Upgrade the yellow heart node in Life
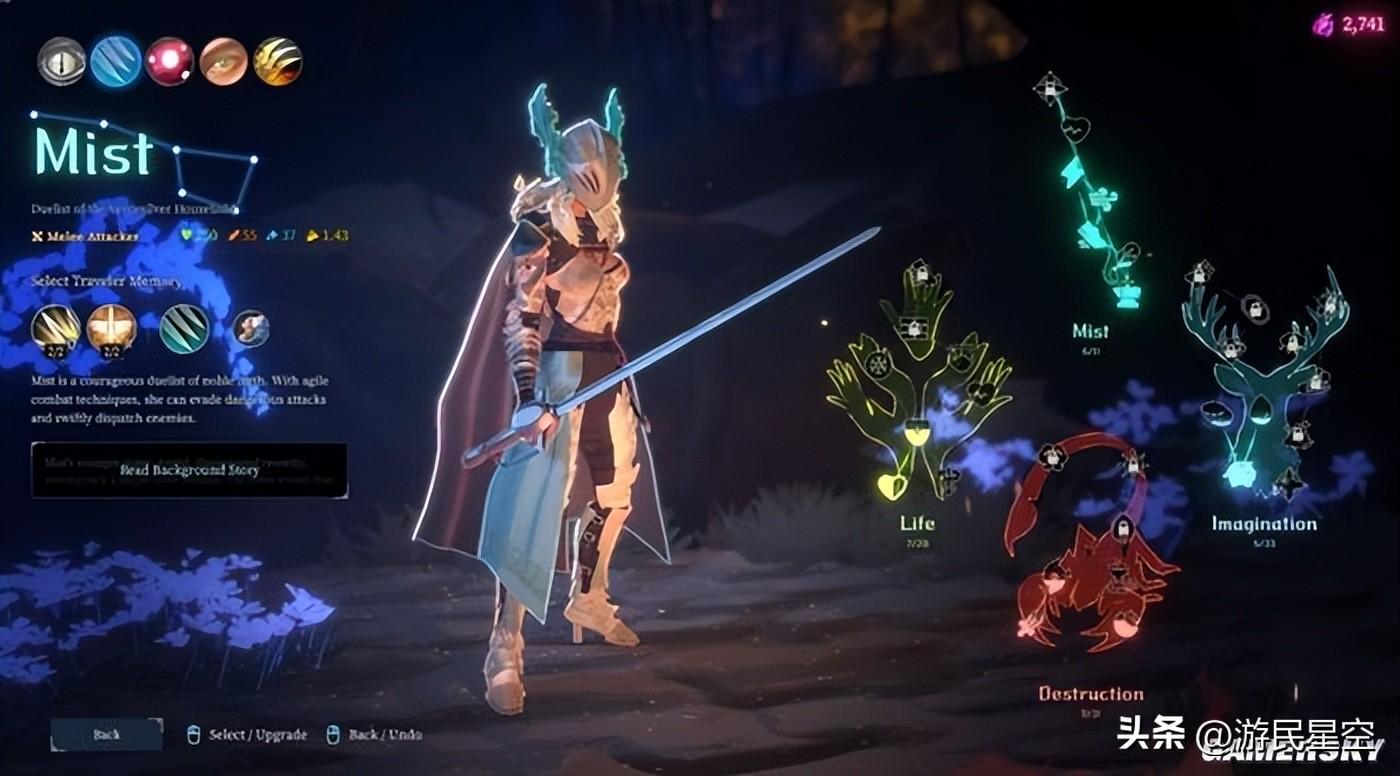The image size is (1400, 776). pos(889,486)
